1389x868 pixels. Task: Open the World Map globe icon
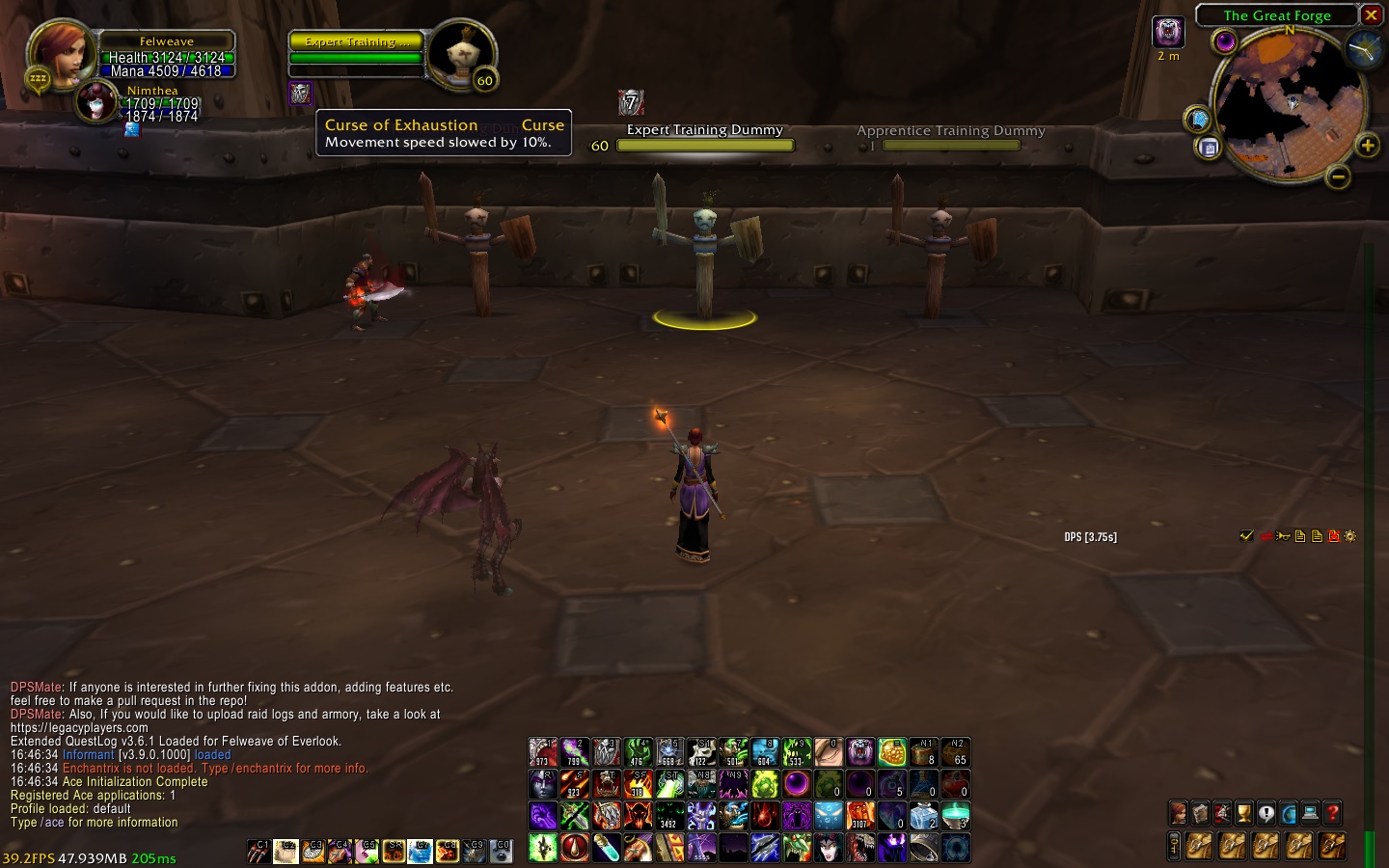coord(1288,813)
